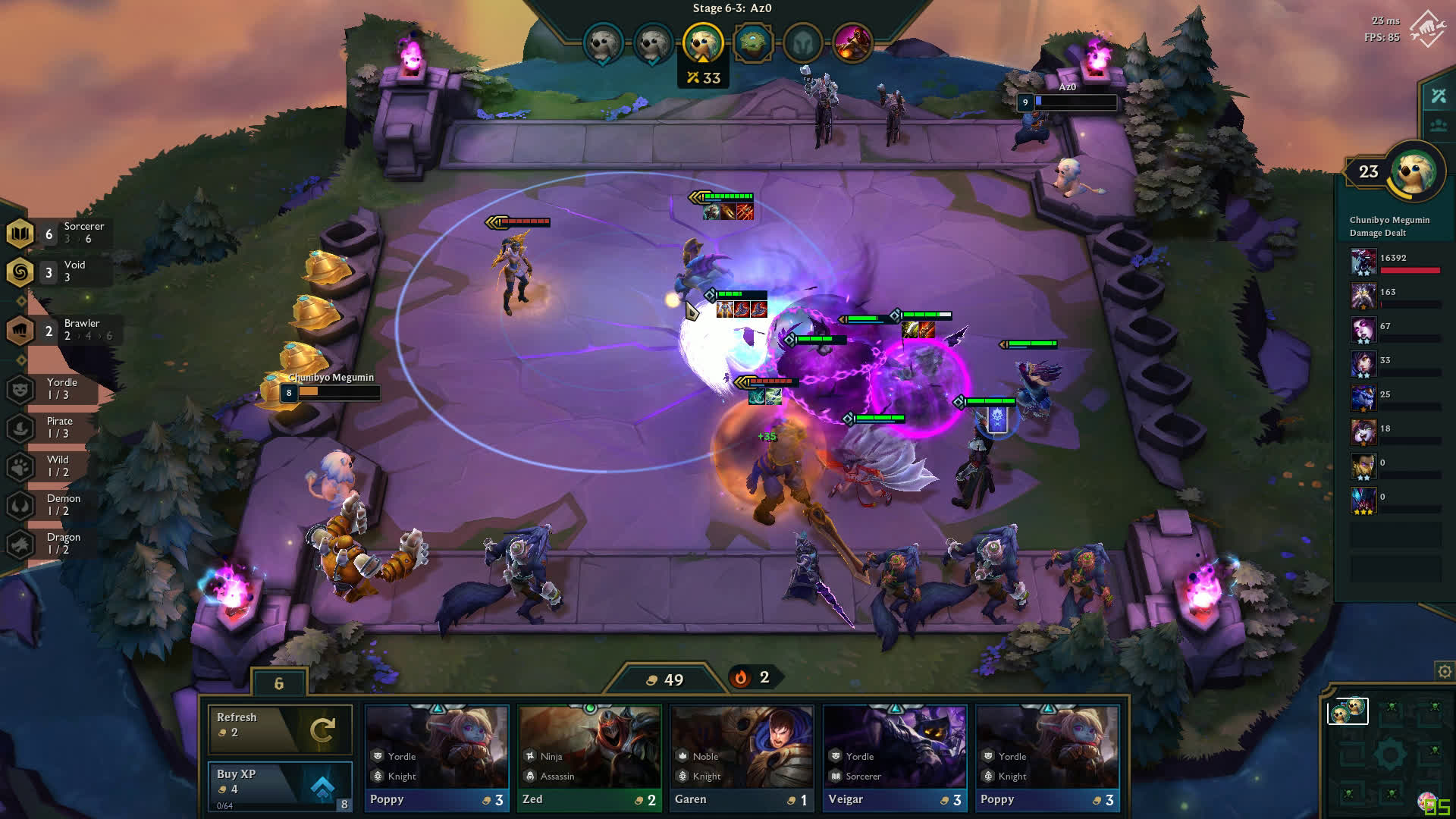View the Dragon trait entry
Image resolution: width=1456 pixels, height=819 pixels.
[x=53, y=543]
